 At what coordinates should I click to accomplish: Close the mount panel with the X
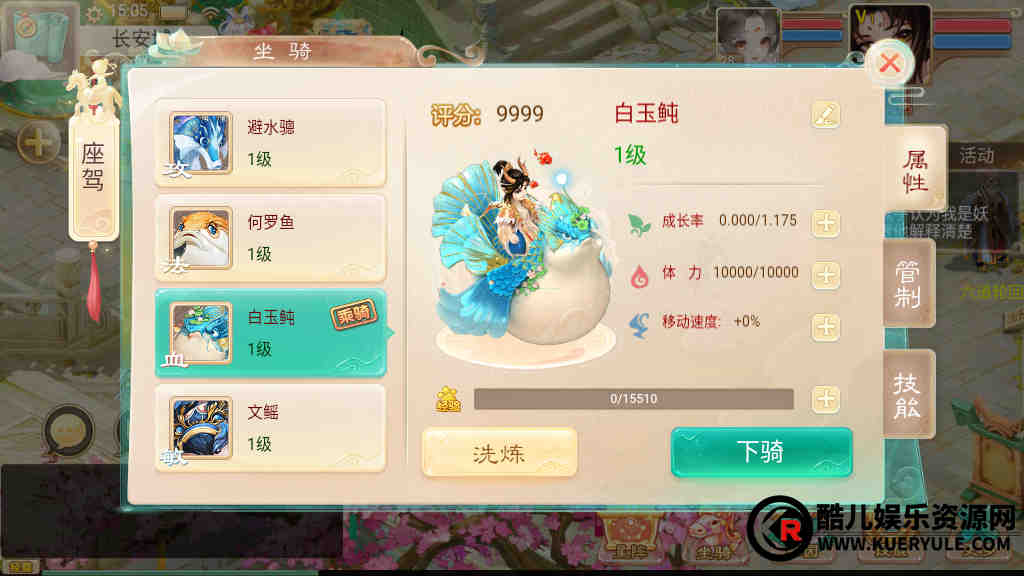[x=889, y=64]
